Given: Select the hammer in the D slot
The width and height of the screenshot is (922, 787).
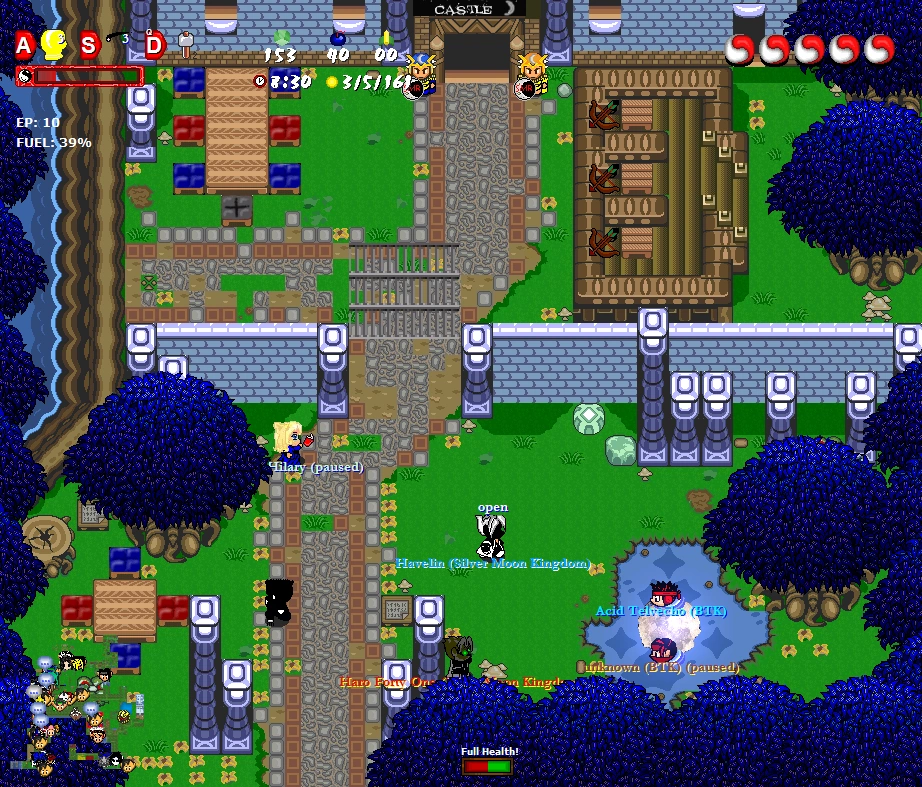Looking at the screenshot, I should click(x=185, y=43).
